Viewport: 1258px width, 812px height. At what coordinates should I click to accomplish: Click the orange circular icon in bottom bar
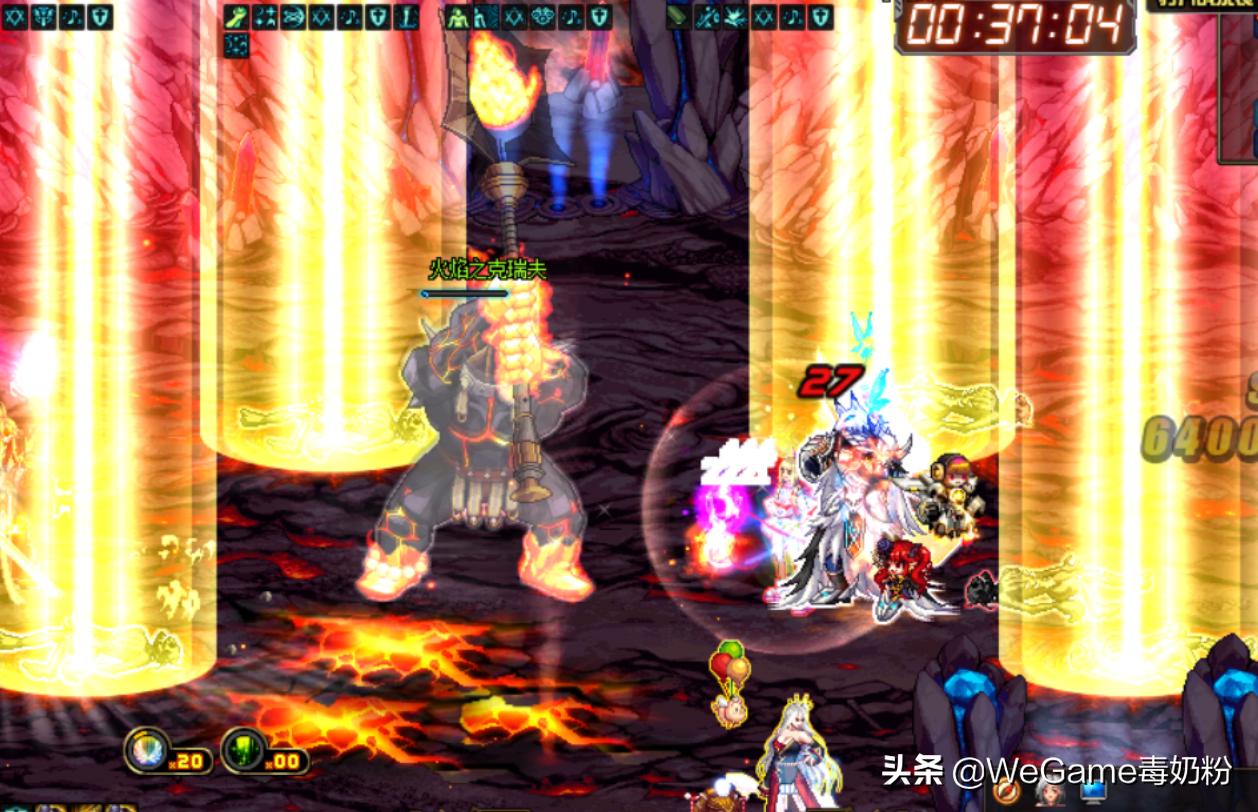coord(1007,791)
